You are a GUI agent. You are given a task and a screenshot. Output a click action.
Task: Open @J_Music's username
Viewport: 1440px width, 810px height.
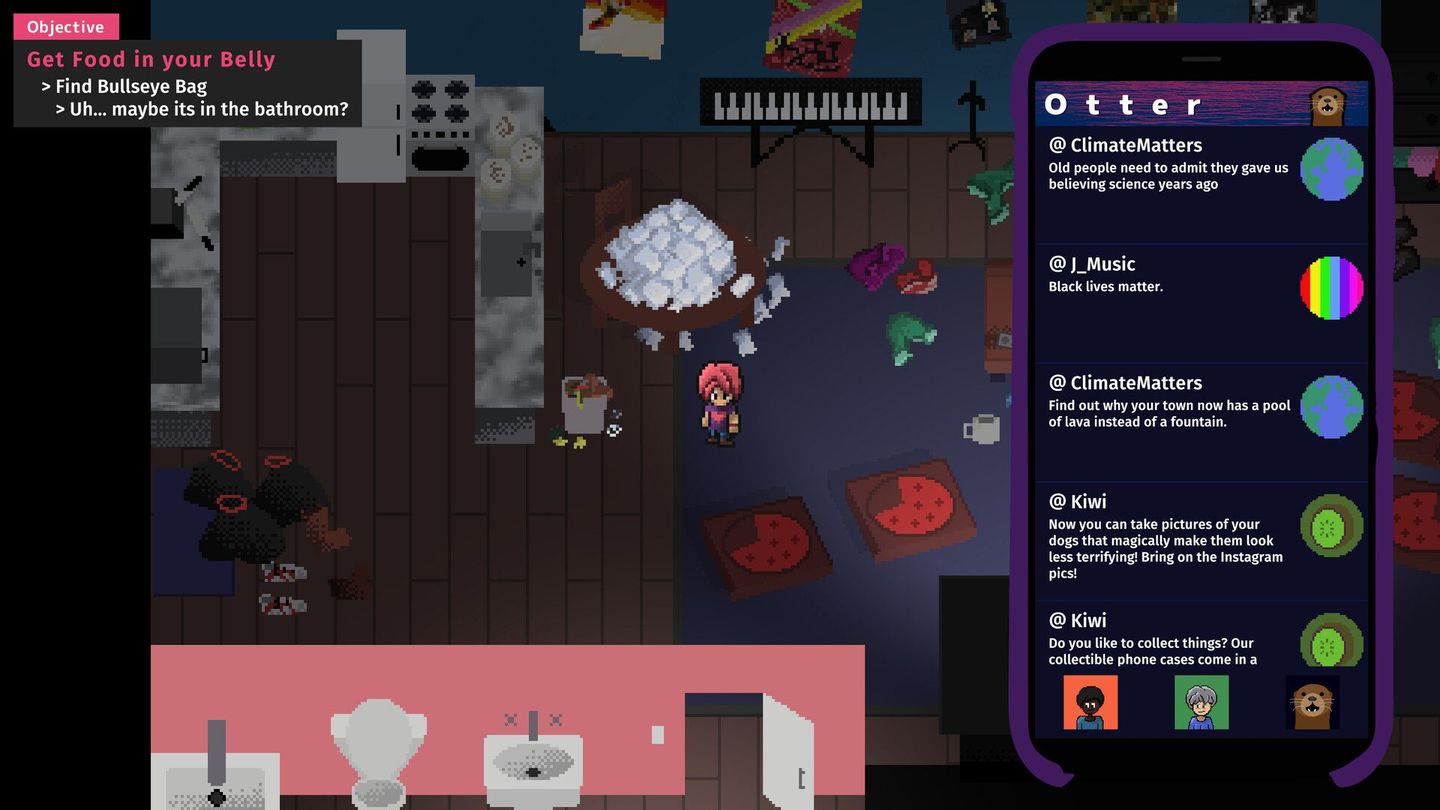pos(1091,264)
